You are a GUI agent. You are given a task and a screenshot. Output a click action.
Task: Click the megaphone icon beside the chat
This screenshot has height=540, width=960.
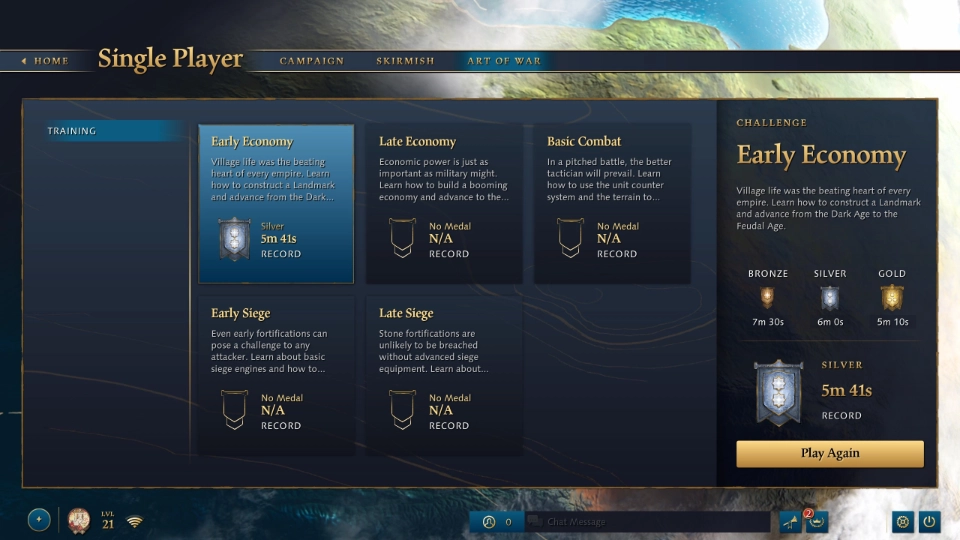(x=790, y=521)
